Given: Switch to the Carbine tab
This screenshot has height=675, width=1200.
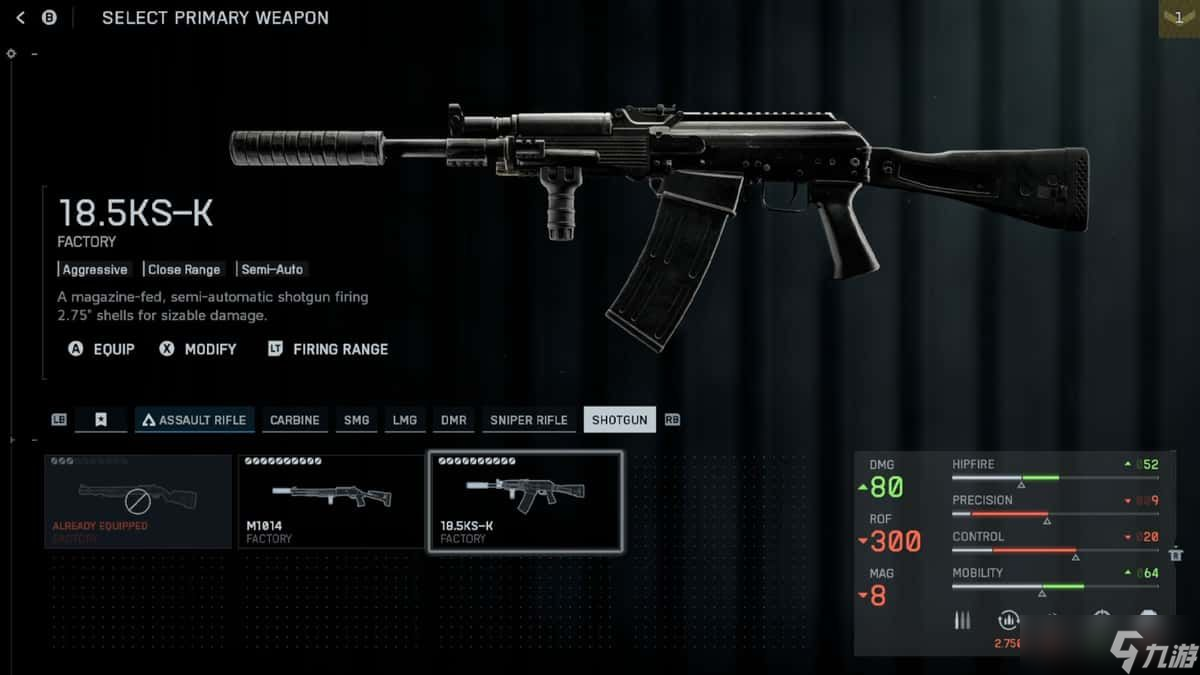Looking at the screenshot, I should (295, 420).
